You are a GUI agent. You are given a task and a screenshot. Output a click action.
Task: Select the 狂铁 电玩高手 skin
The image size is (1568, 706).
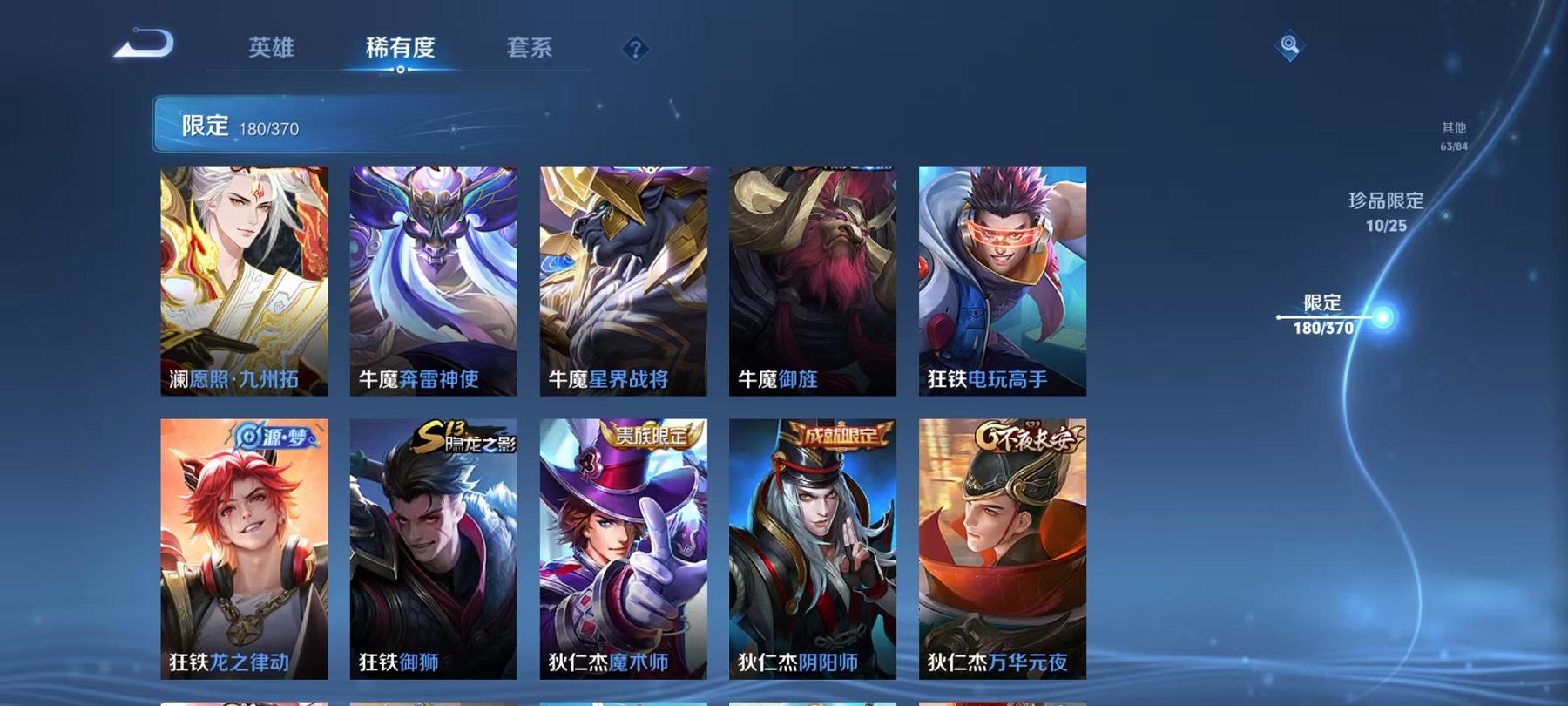click(999, 279)
